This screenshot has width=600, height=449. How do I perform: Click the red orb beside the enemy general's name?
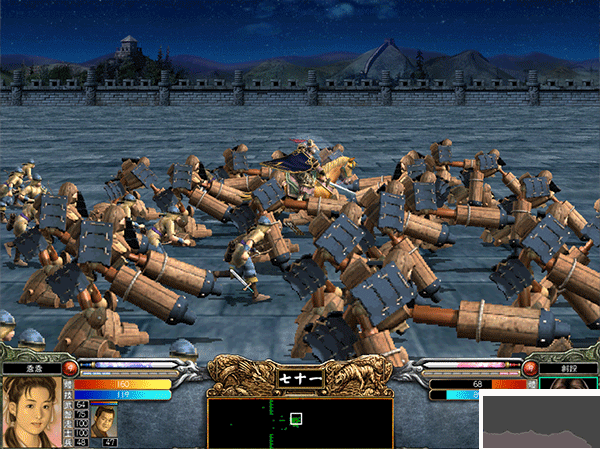530,368
